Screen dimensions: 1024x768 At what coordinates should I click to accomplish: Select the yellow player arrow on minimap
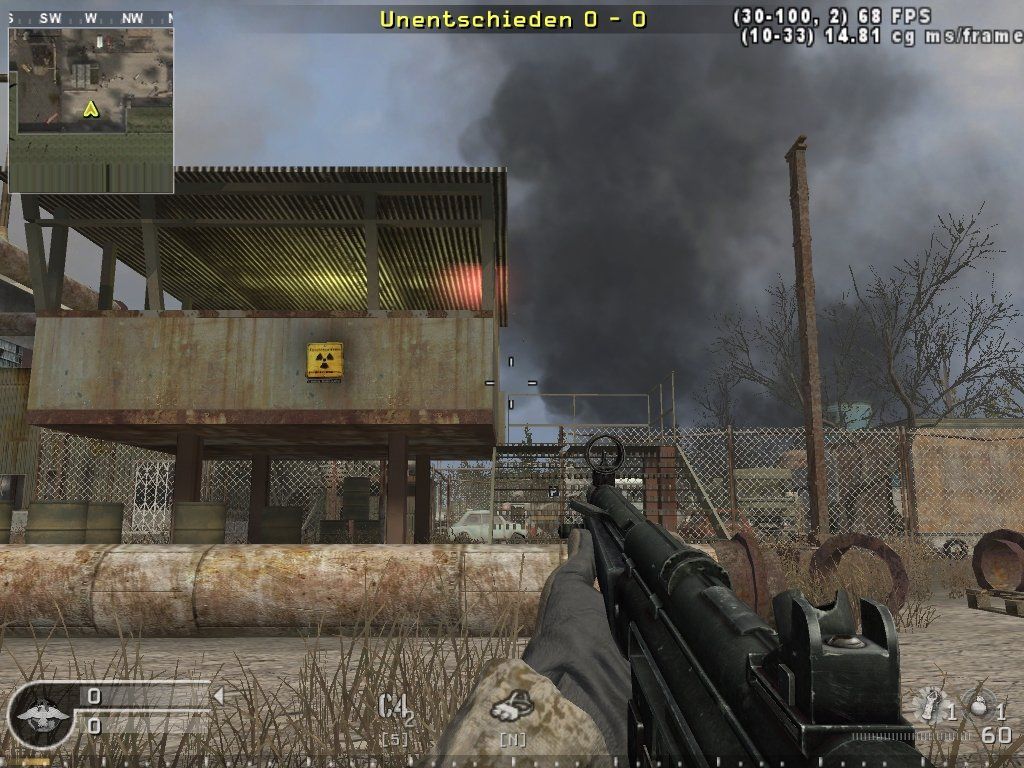click(91, 108)
